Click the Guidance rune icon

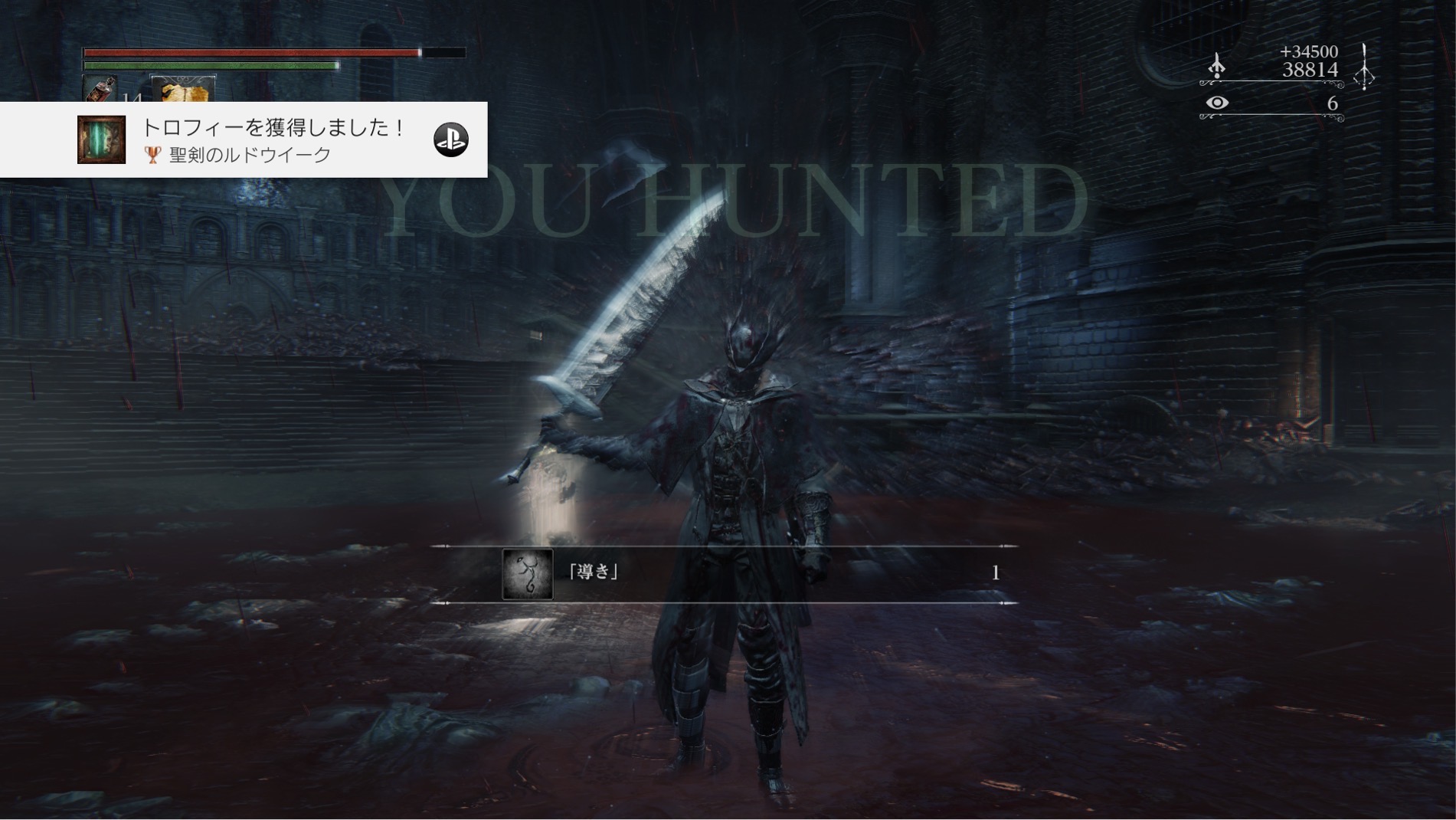click(x=527, y=574)
